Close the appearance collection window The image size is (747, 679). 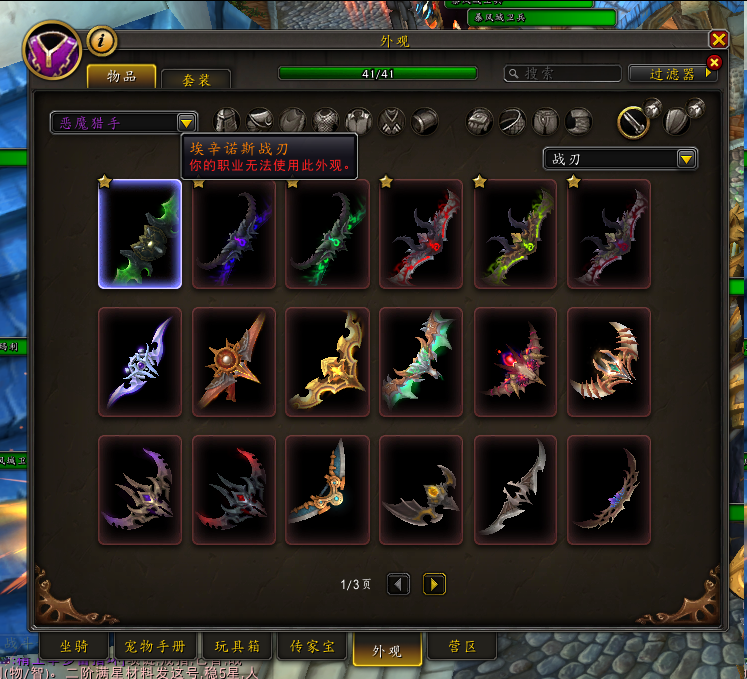coord(718,40)
